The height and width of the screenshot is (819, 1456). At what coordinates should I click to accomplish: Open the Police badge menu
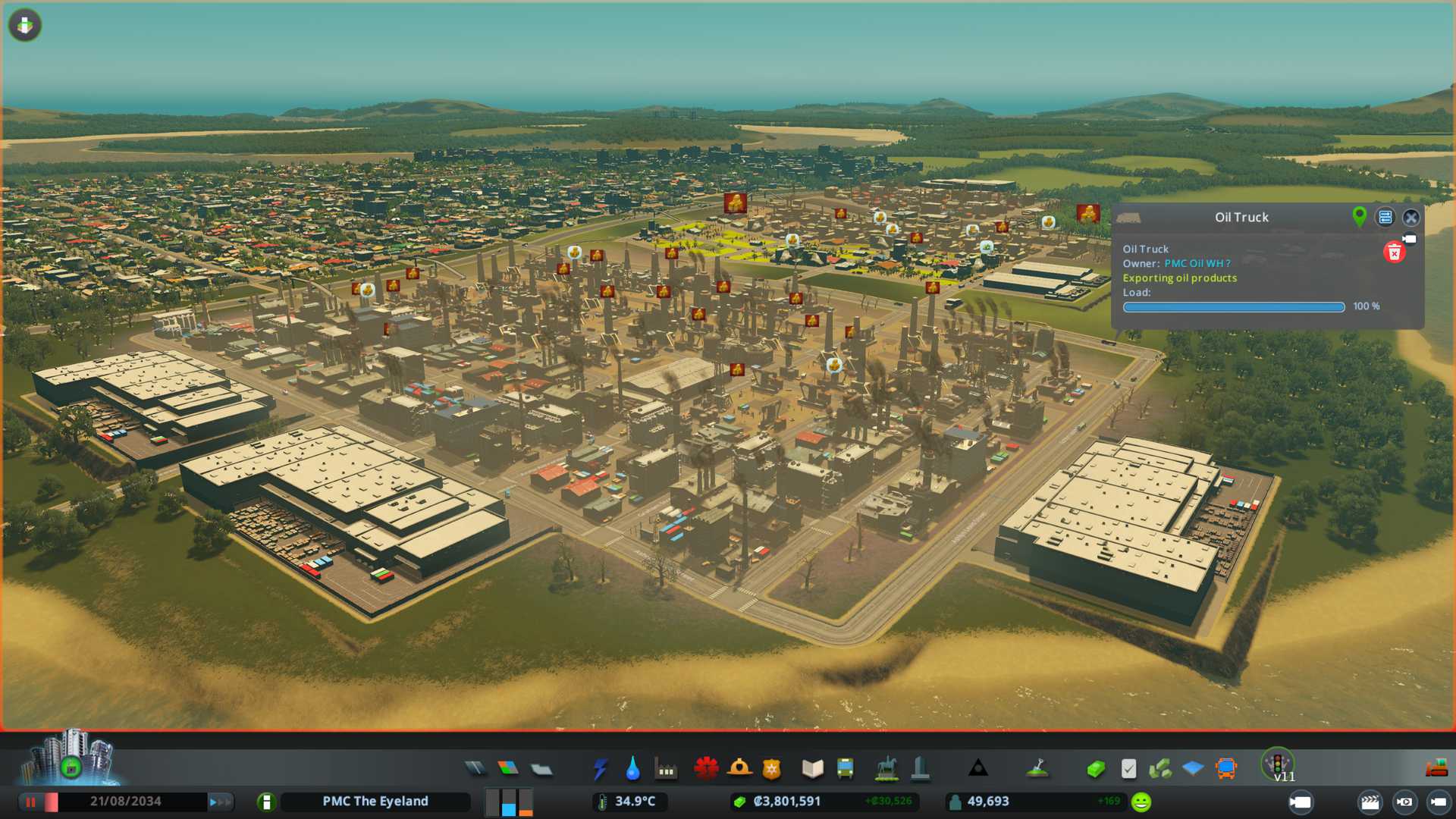click(x=772, y=769)
